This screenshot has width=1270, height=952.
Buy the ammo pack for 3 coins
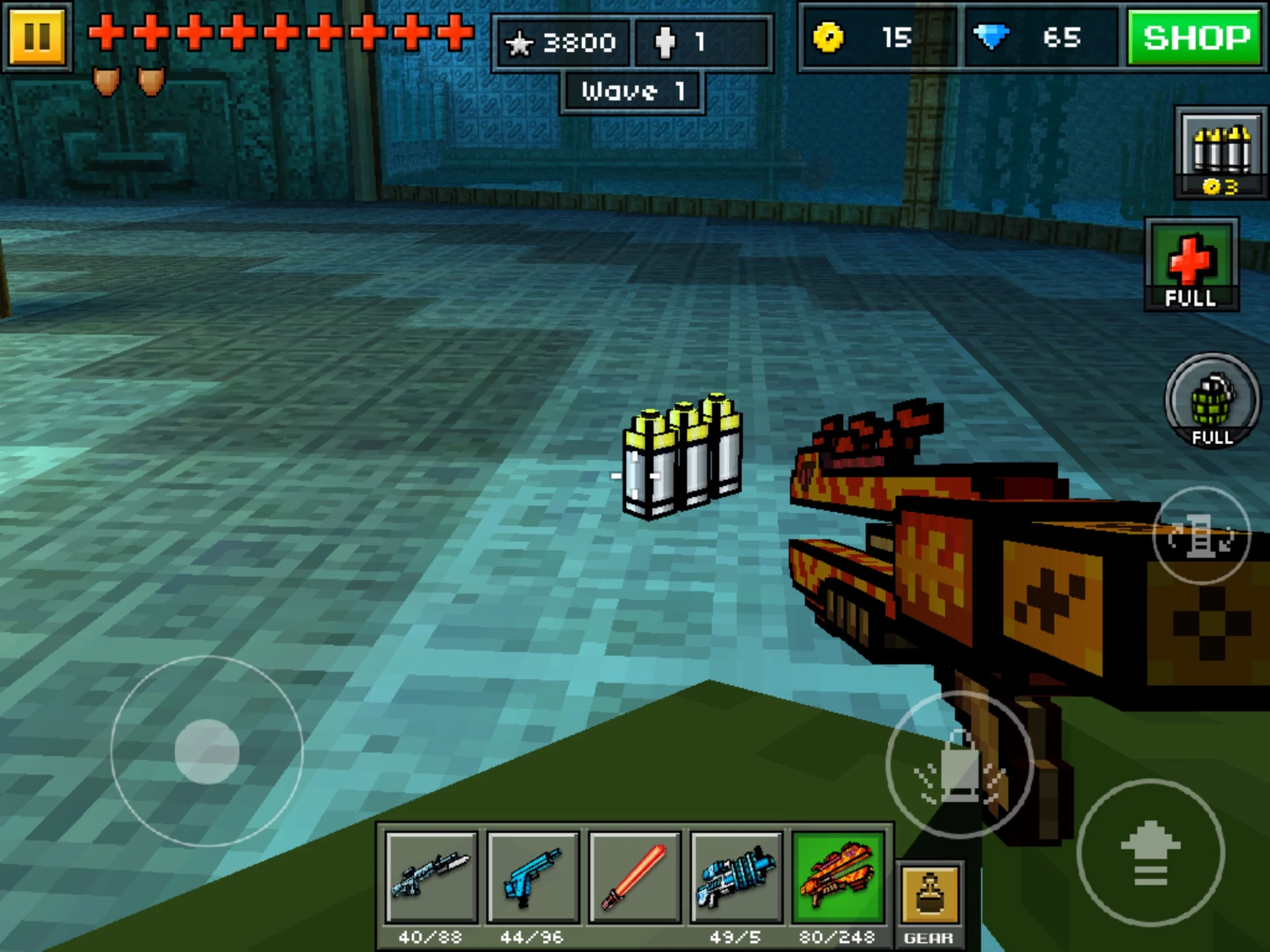click(x=1217, y=152)
